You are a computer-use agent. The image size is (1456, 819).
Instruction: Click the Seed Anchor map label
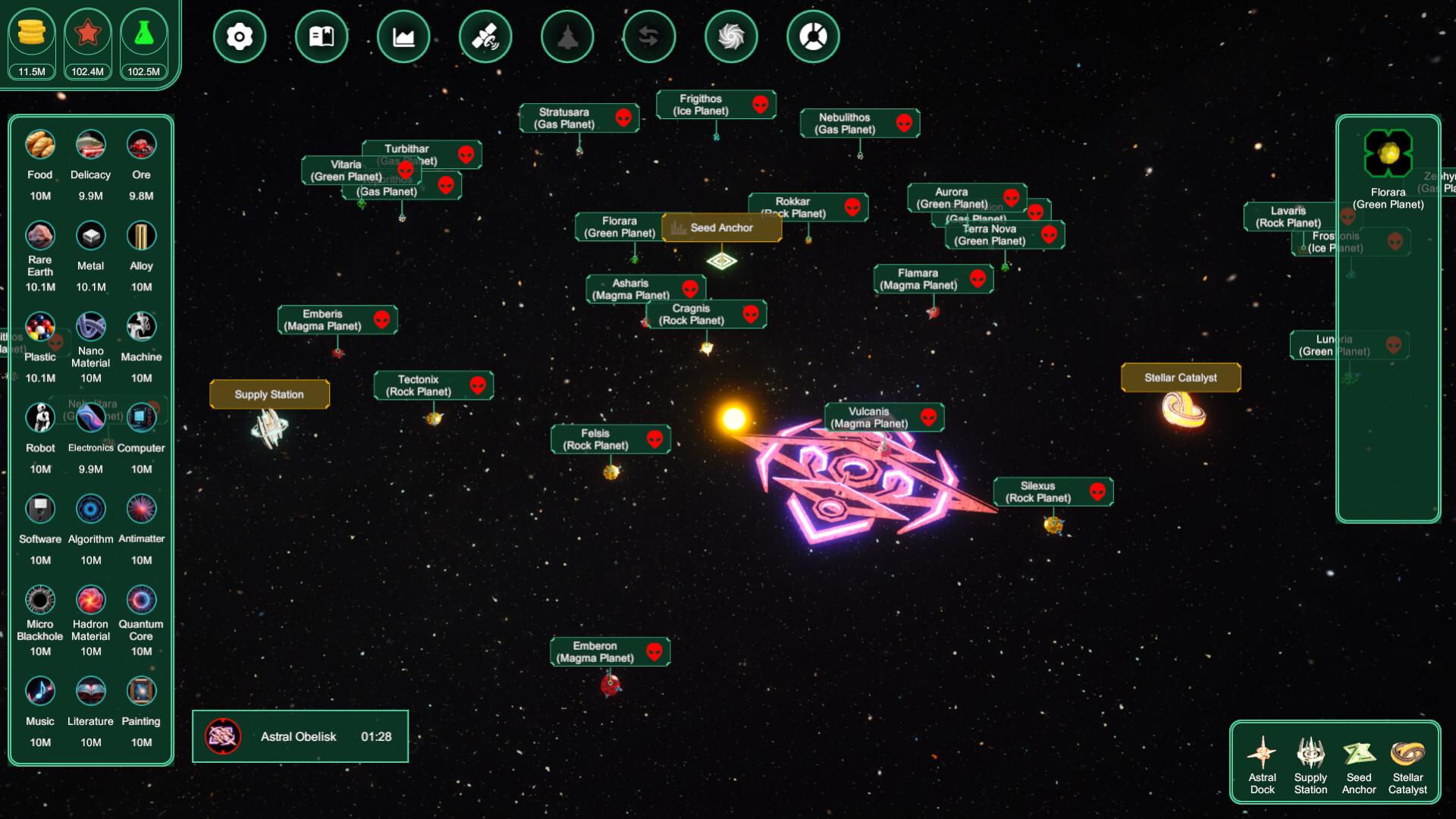pos(720,227)
